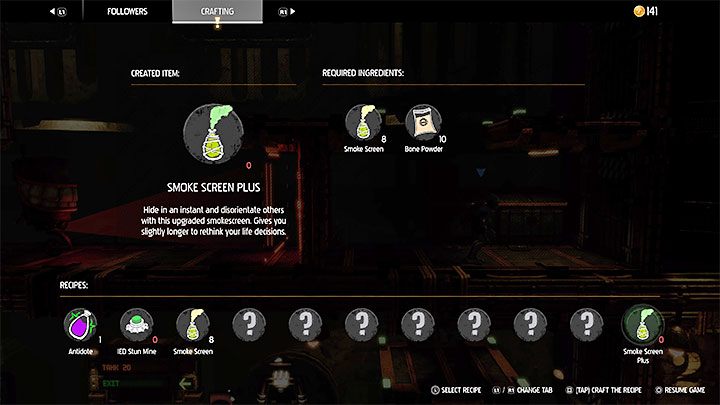The height and width of the screenshot is (405, 720).
Task: Click the Bone Powder ingredient
Action: [421, 122]
